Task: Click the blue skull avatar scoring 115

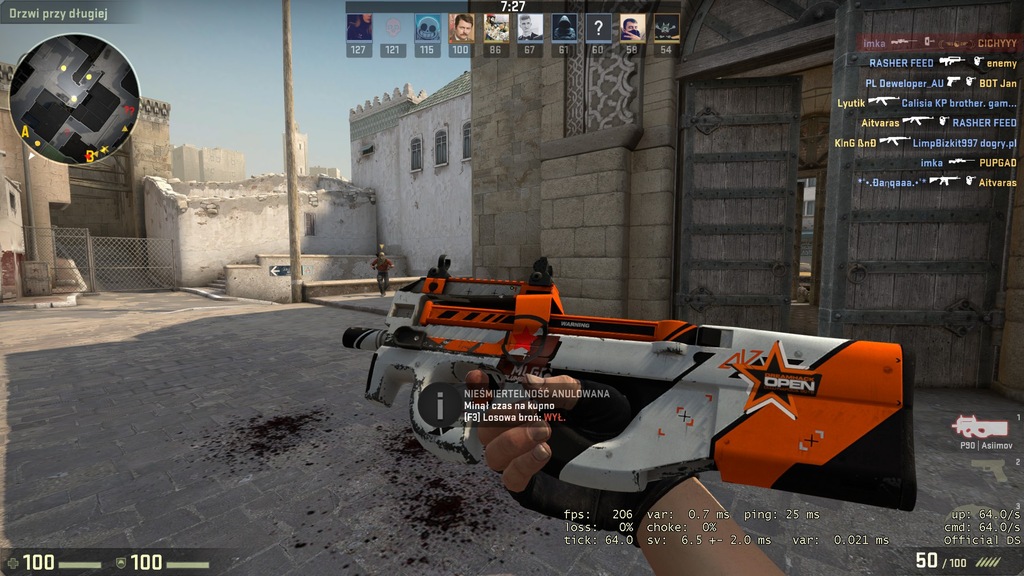Action: pyautogui.click(x=427, y=27)
